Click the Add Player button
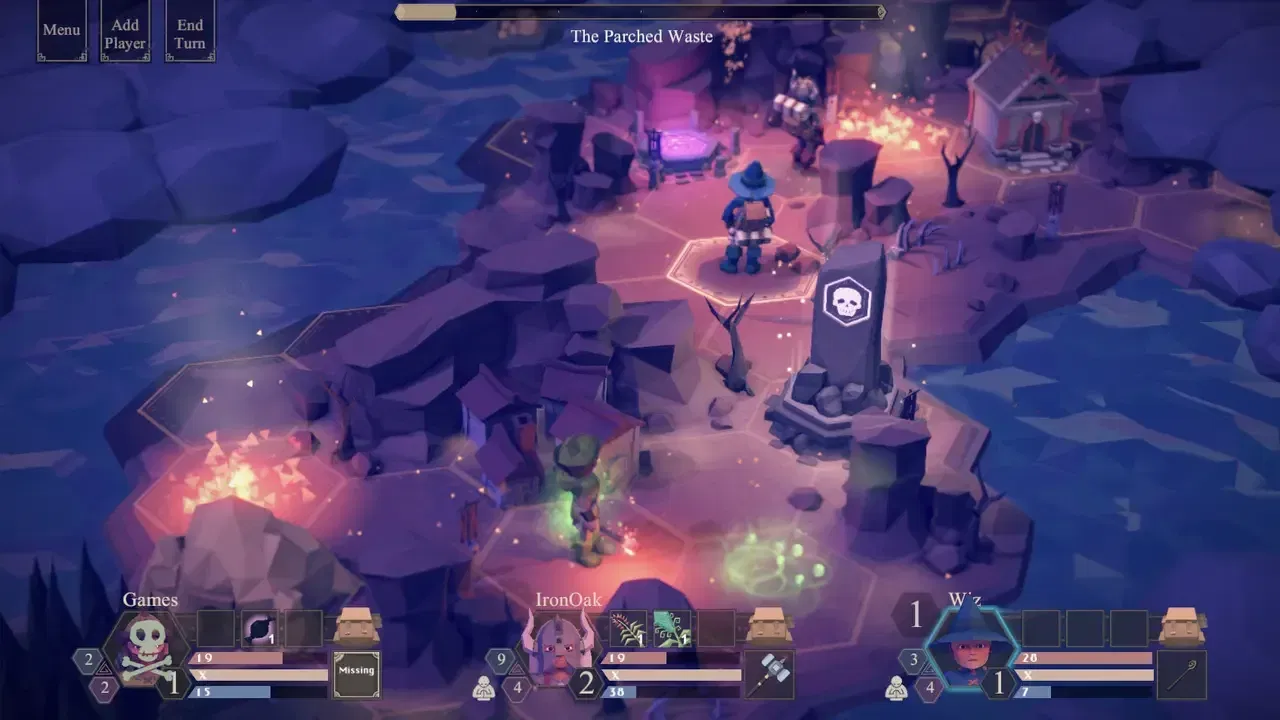This screenshot has width=1280, height=720. (x=125, y=30)
